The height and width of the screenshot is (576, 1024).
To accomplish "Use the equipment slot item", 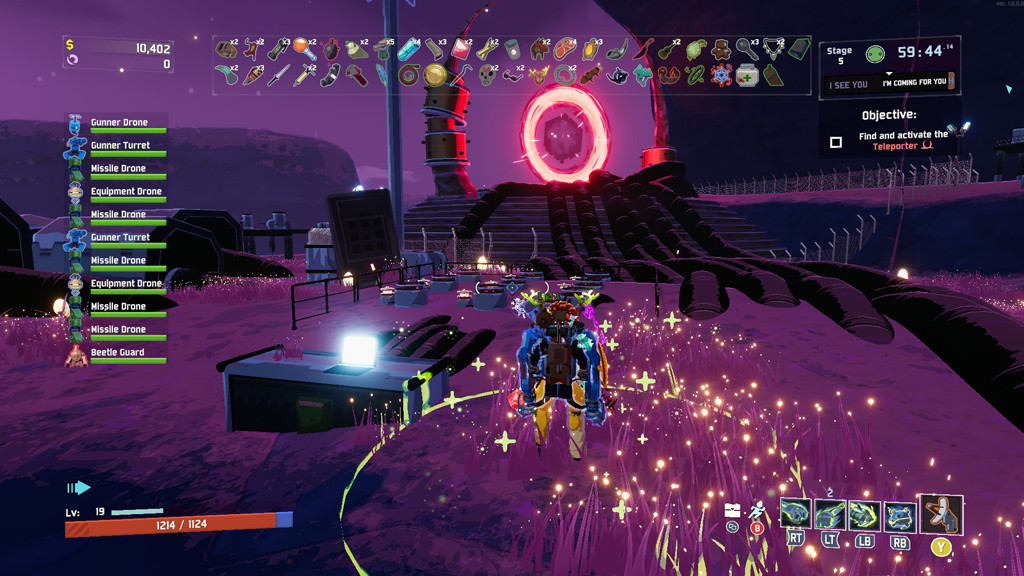I will tap(941, 514).
